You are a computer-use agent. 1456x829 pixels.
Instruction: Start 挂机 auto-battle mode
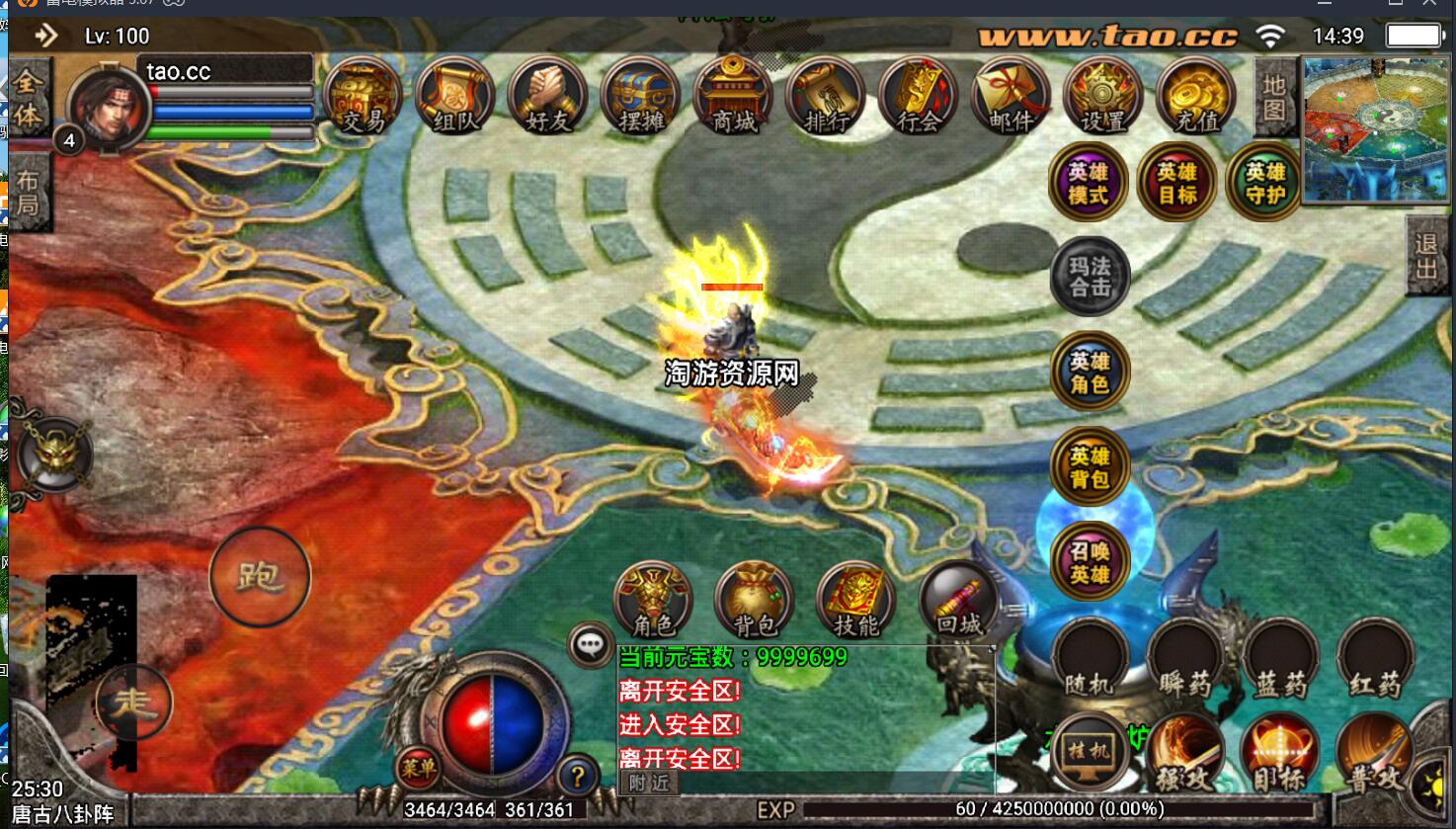[x=1091, y=751]
